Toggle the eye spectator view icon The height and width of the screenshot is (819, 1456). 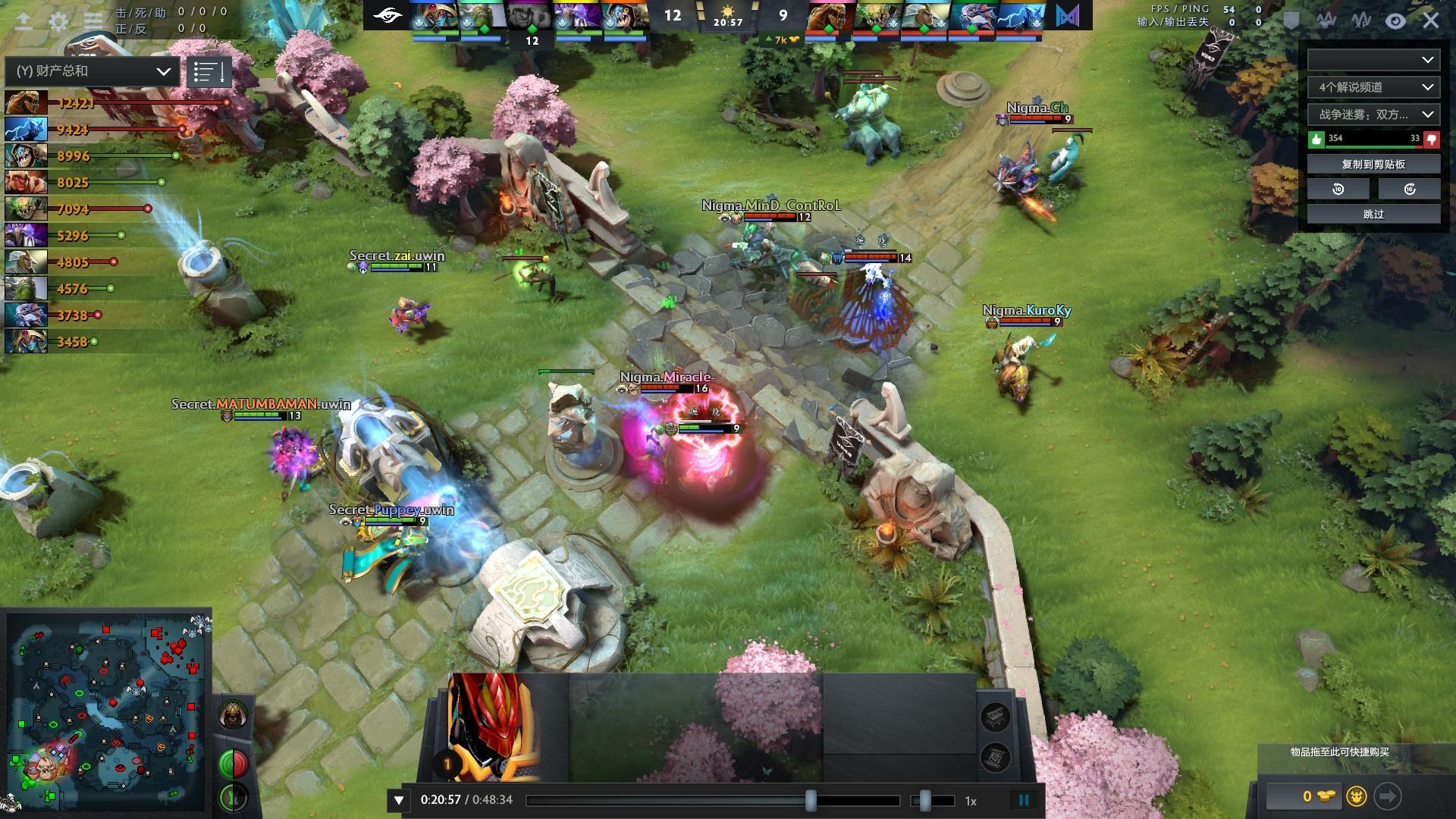click(x=1395, y=21)
